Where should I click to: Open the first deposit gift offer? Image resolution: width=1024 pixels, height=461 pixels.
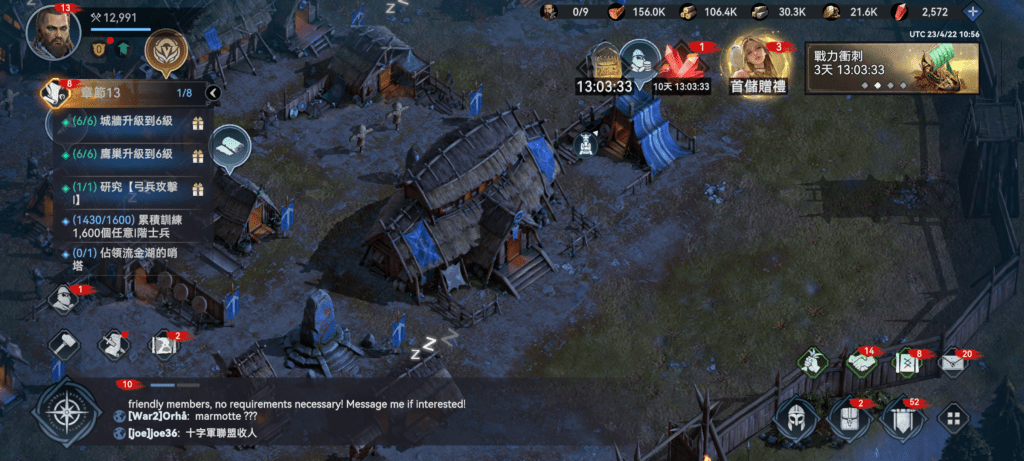point(758,65)
